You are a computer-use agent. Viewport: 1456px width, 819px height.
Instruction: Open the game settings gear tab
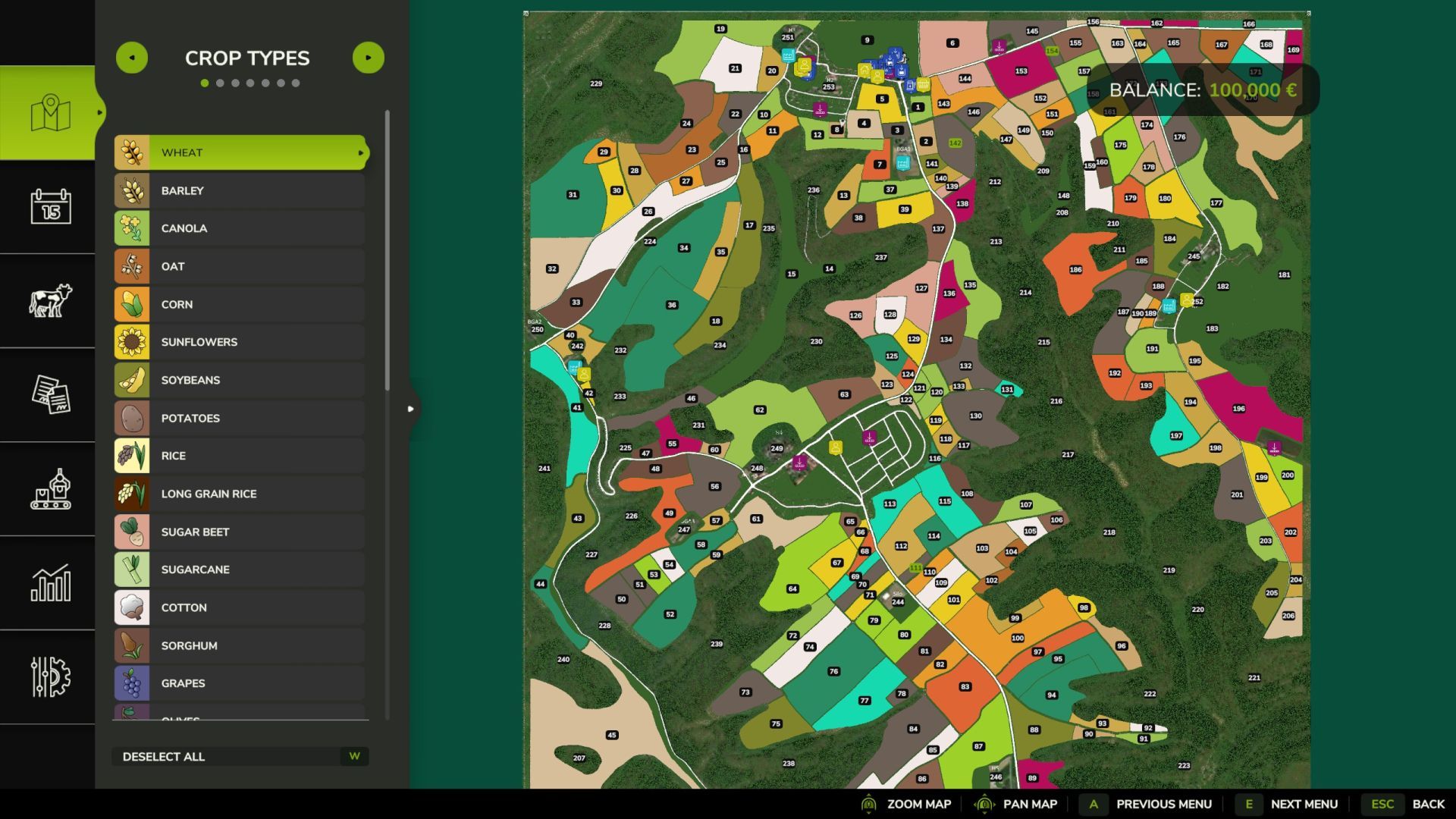(x=50, y=676)
